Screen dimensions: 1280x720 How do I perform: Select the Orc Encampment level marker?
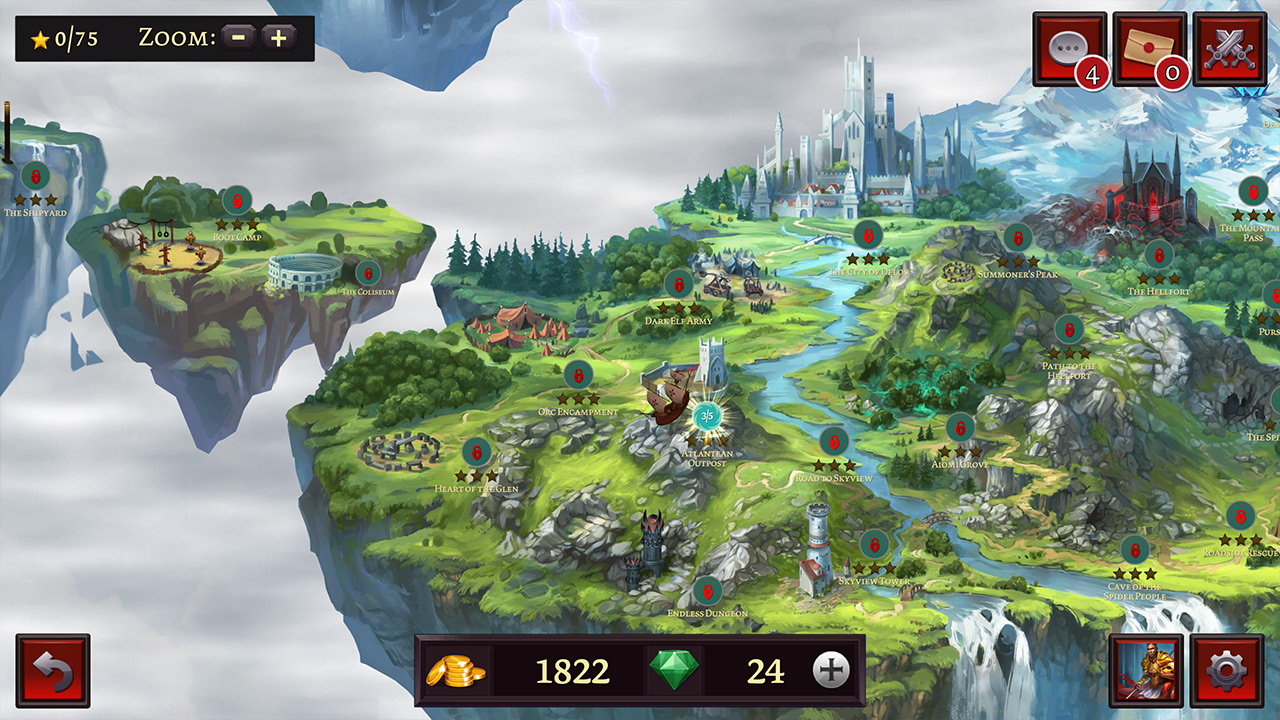click(x=577, y=375)
